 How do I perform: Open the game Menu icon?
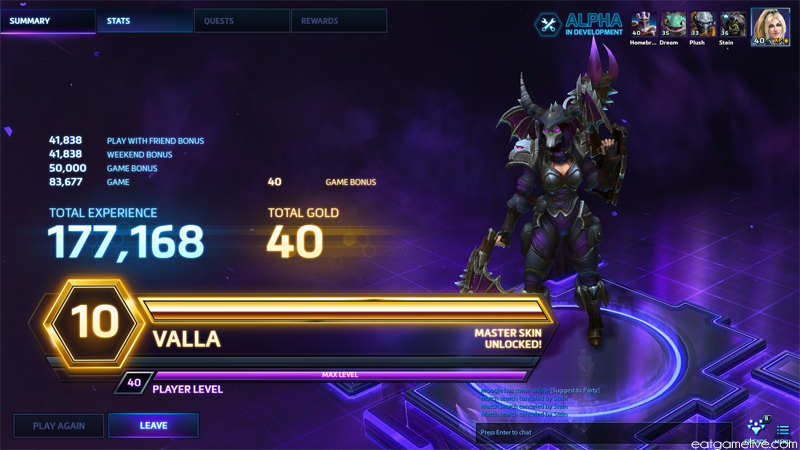pos(783,431)
